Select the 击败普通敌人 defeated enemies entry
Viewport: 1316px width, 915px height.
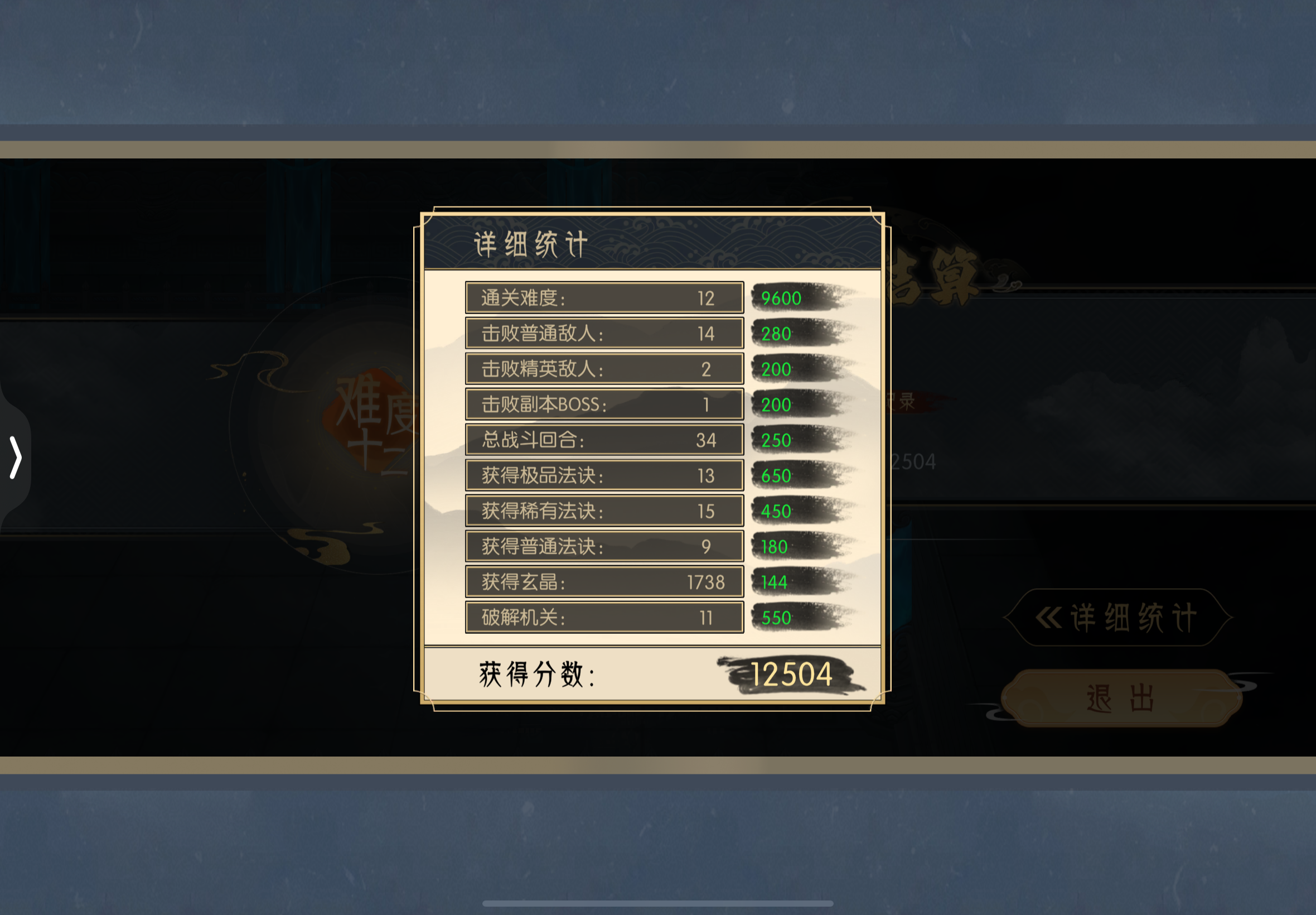tap(604, 333)
